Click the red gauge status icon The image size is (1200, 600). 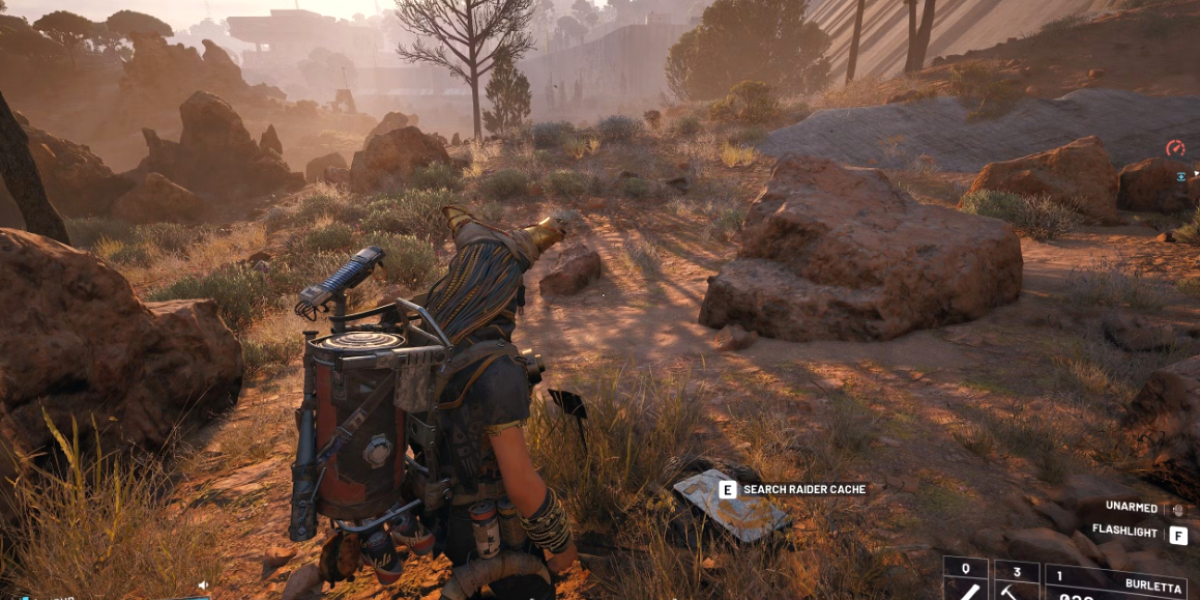tap(1175, 148)
